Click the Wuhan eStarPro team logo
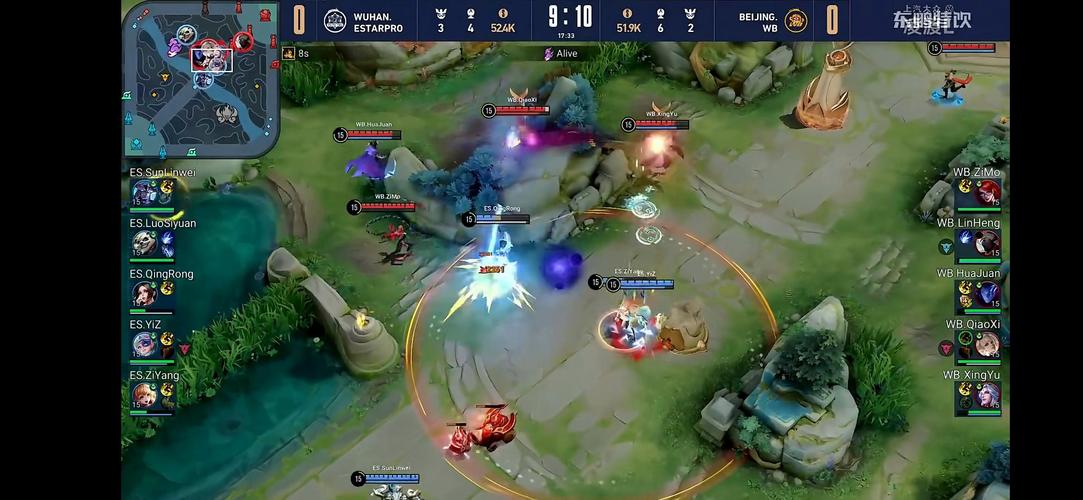The width and height of the screenshot is (1083, 500). coord(335,20)
